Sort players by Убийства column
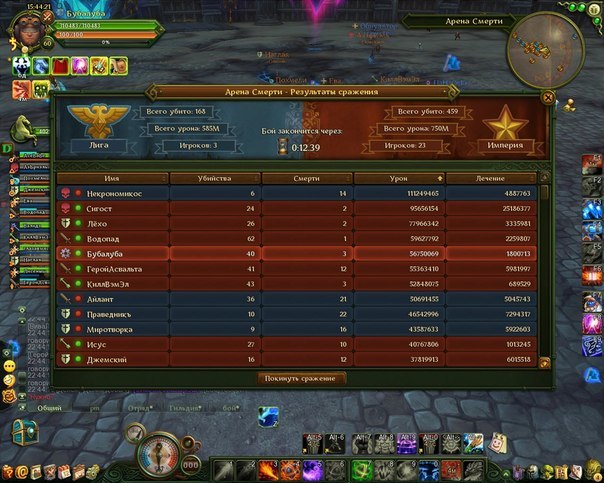 click(216, 178)
